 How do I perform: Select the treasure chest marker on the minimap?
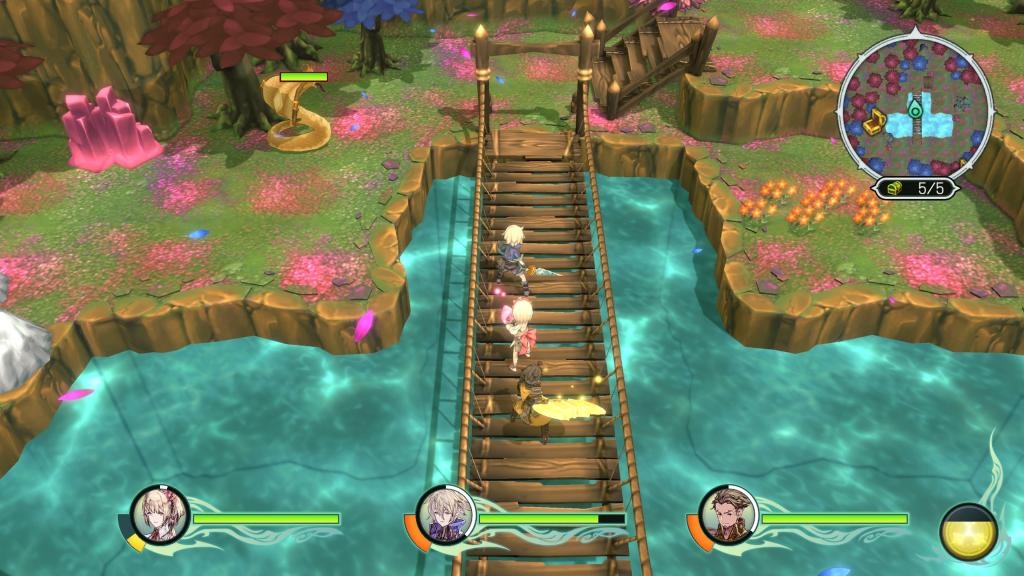874,123
